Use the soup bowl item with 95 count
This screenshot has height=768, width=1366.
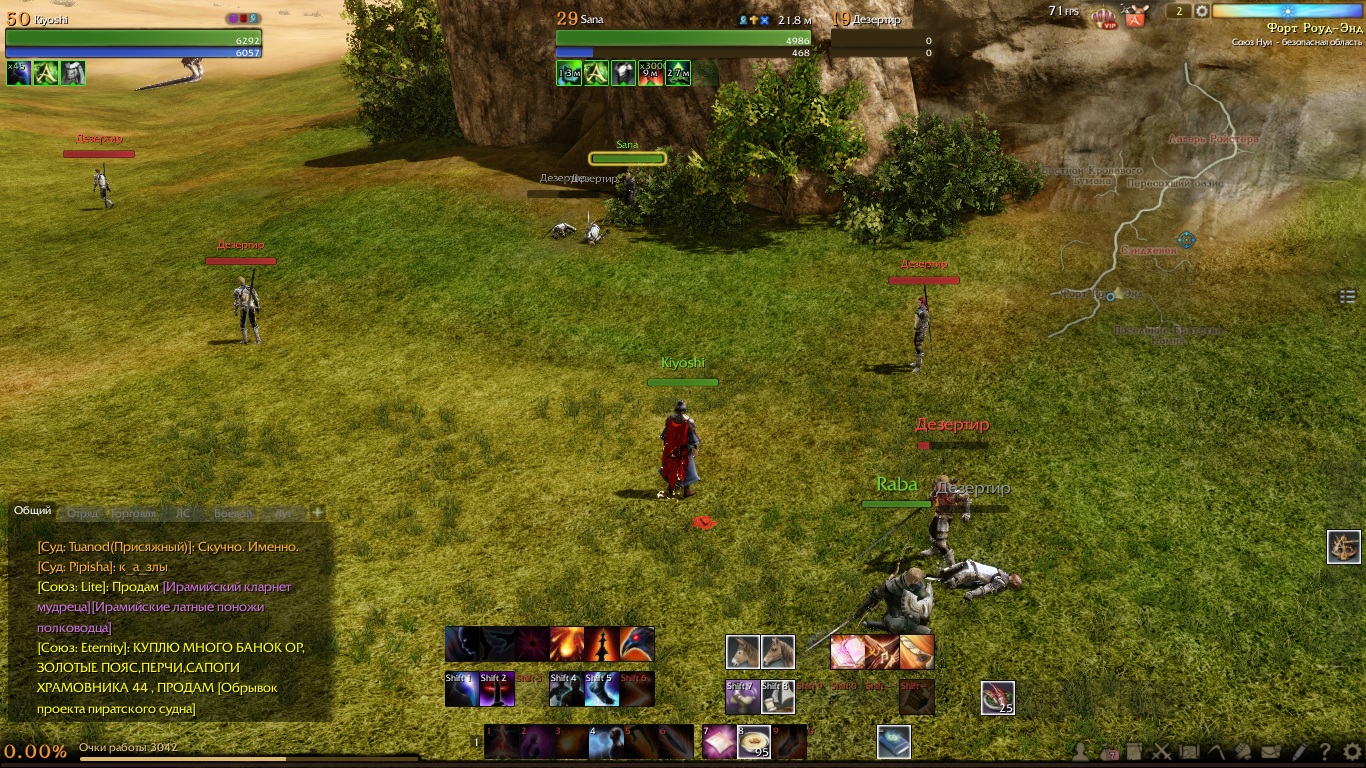point(753,742)
